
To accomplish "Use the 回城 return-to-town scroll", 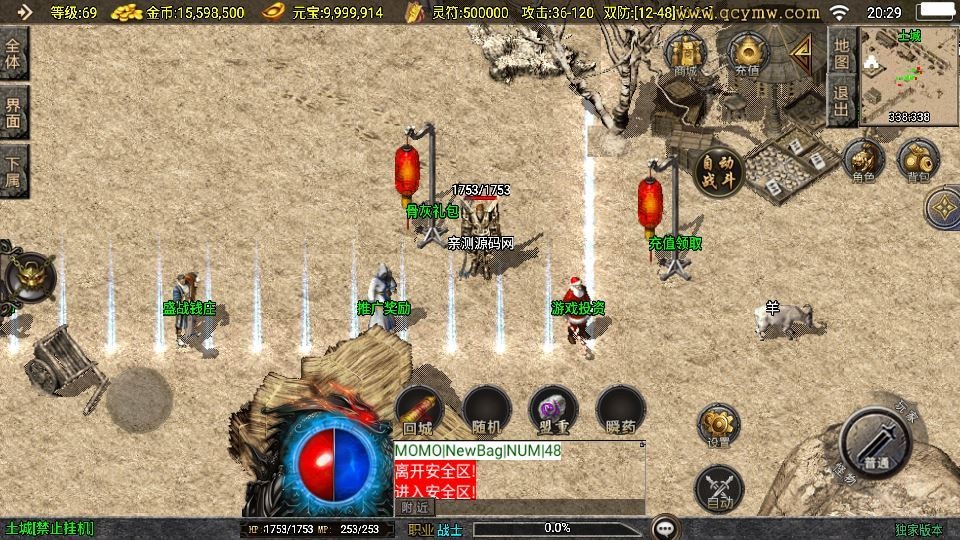I will pos(419,410).
